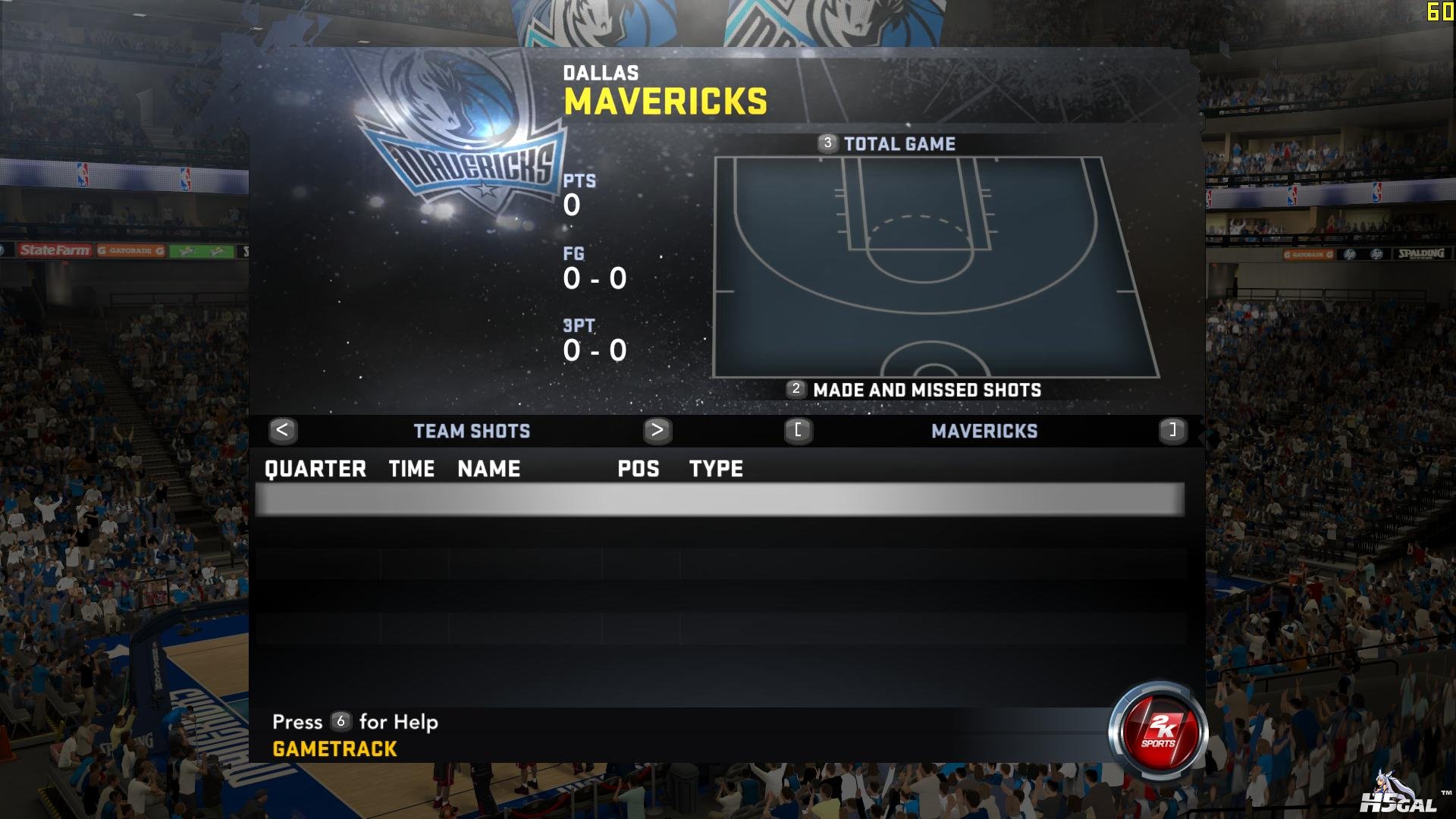Click the shot chart court diagram
1456x819 pixels.
pyautogui.click(x=936, y=267)
